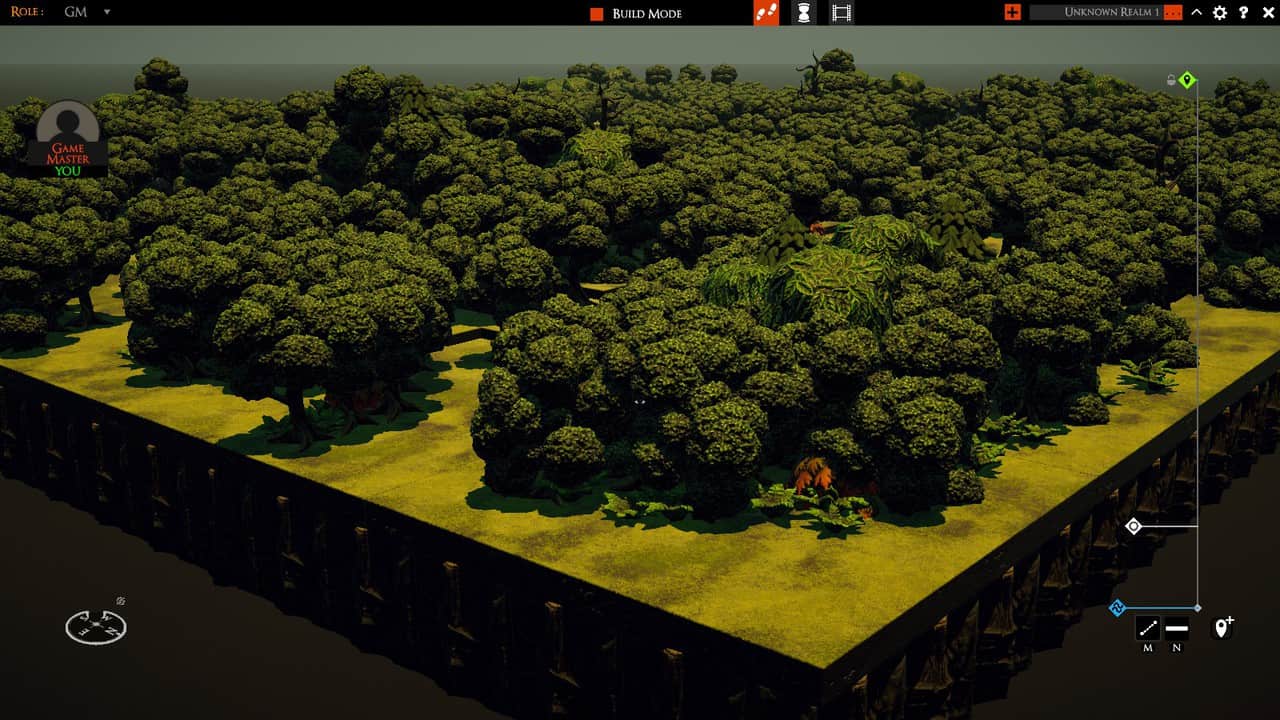Select the footsteps walk mode icon
Screen dimensions: 1280x720
[766, 13]
